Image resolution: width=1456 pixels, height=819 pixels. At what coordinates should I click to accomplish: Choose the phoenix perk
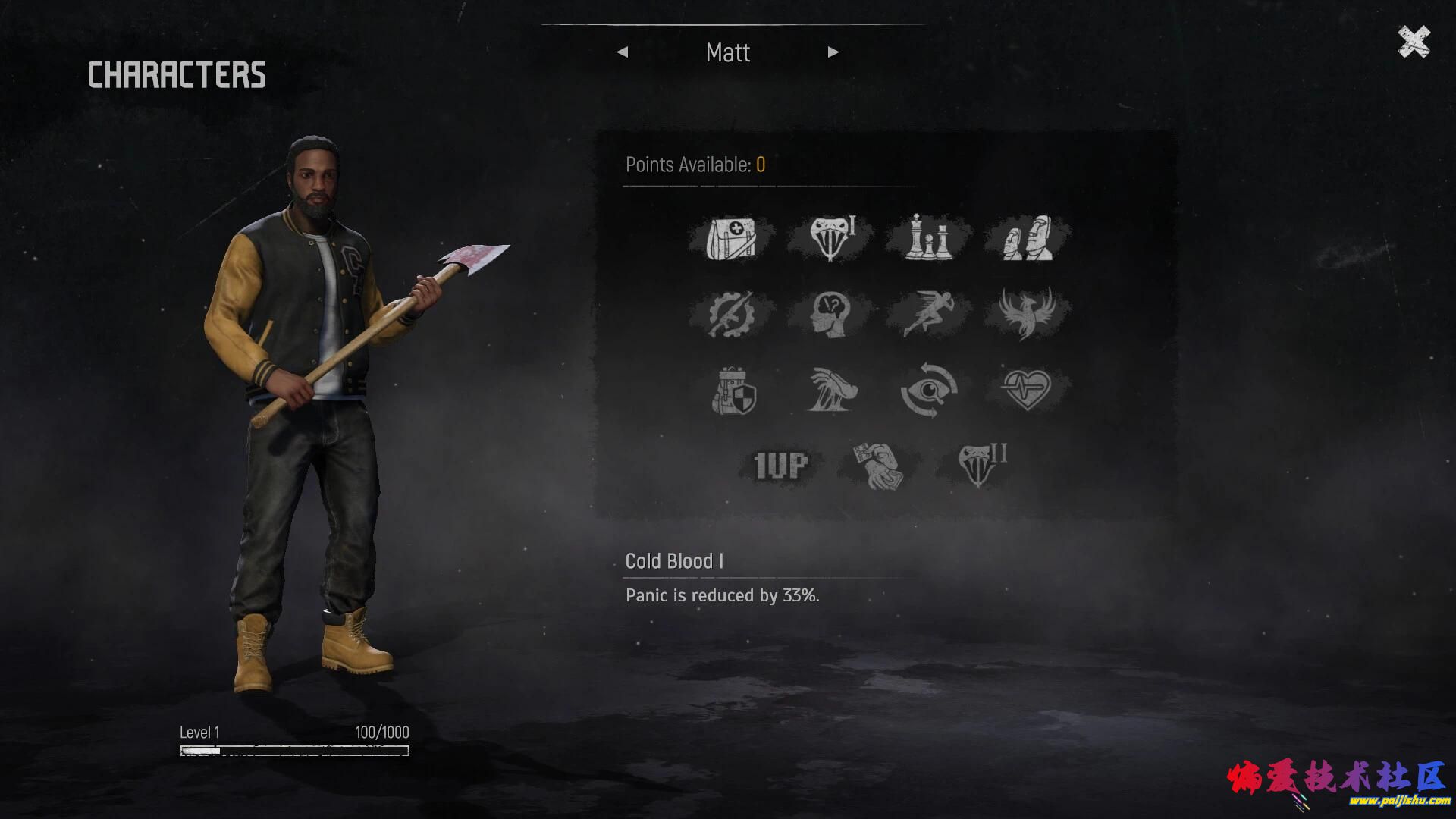[1027, 314]
